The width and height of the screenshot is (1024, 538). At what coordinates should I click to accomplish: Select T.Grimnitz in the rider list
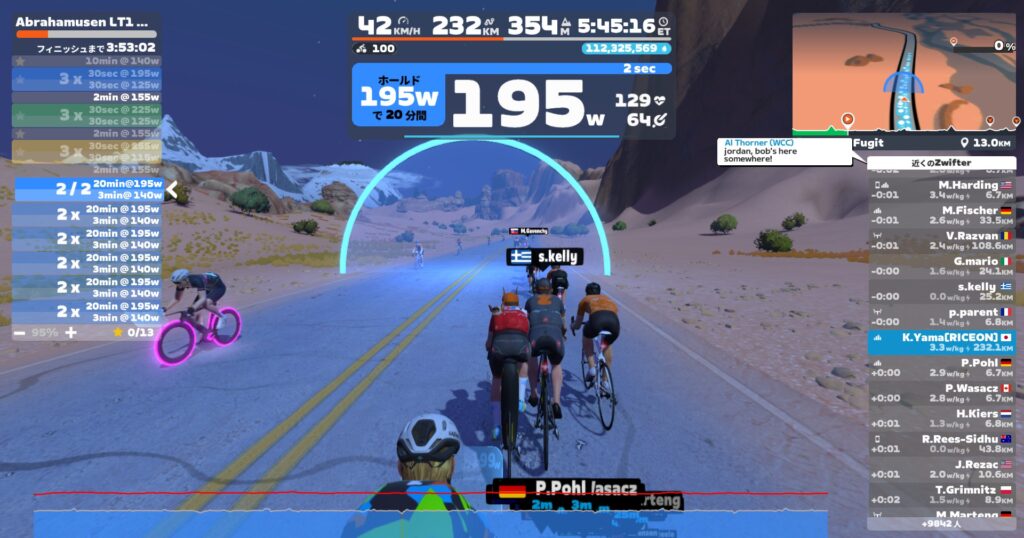pyautogui.click(x=941, y=494)
